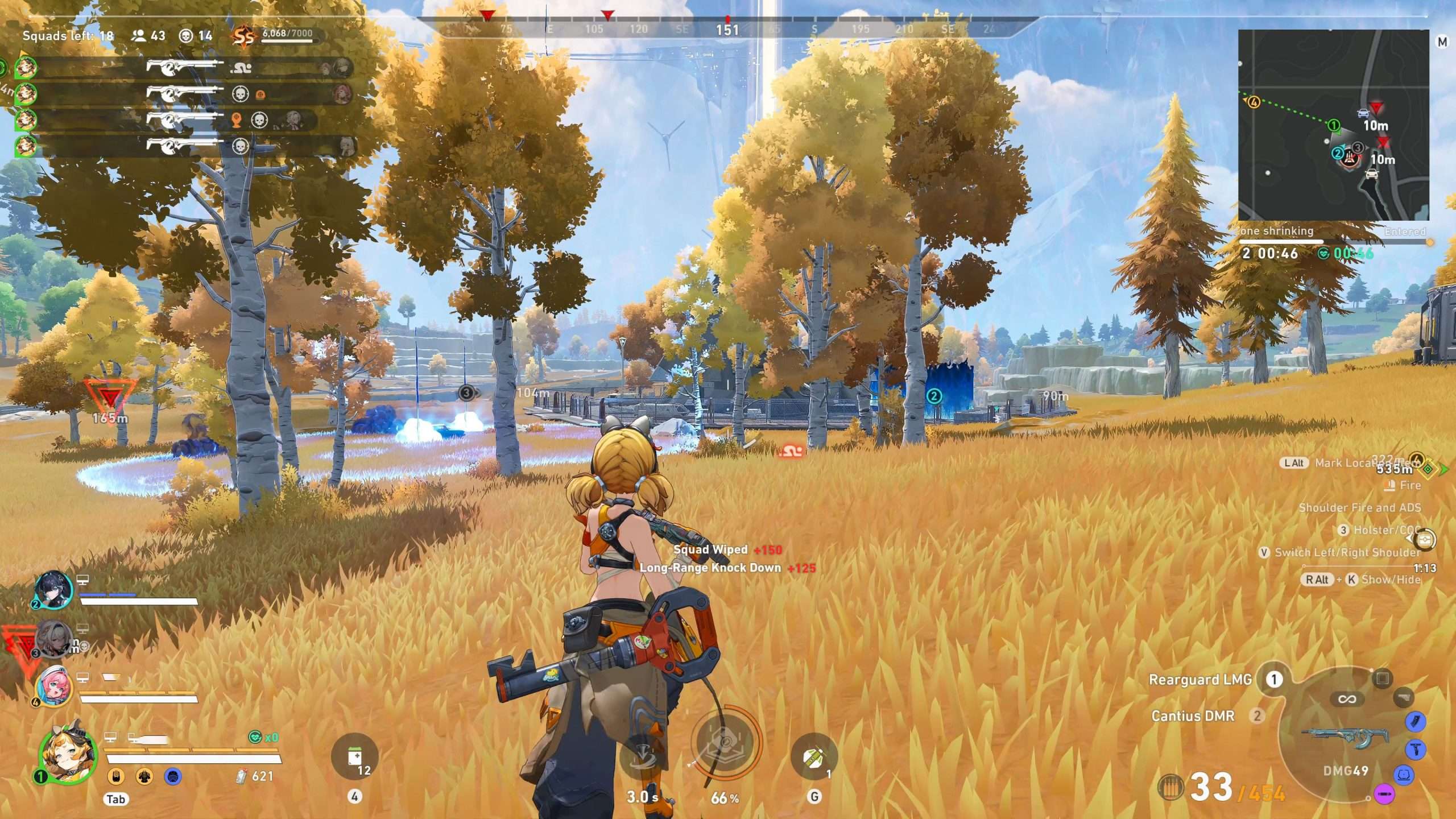Select the Rearguard LMG weapon slot

pos(1200,680)
